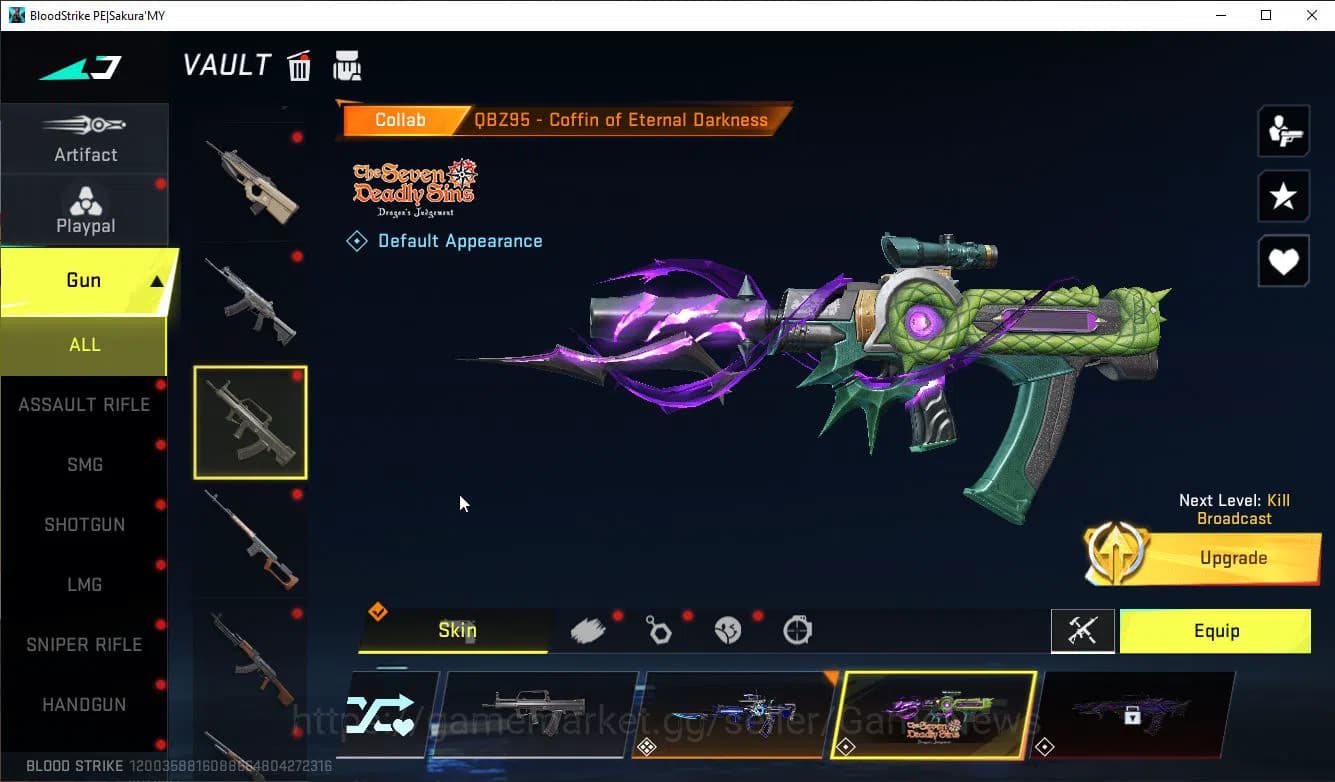Image resolution: width=1335 pixels, height=782 pixels.
Task: Select the SNIPER RIFLE category
Action: [x=85, y=644]
